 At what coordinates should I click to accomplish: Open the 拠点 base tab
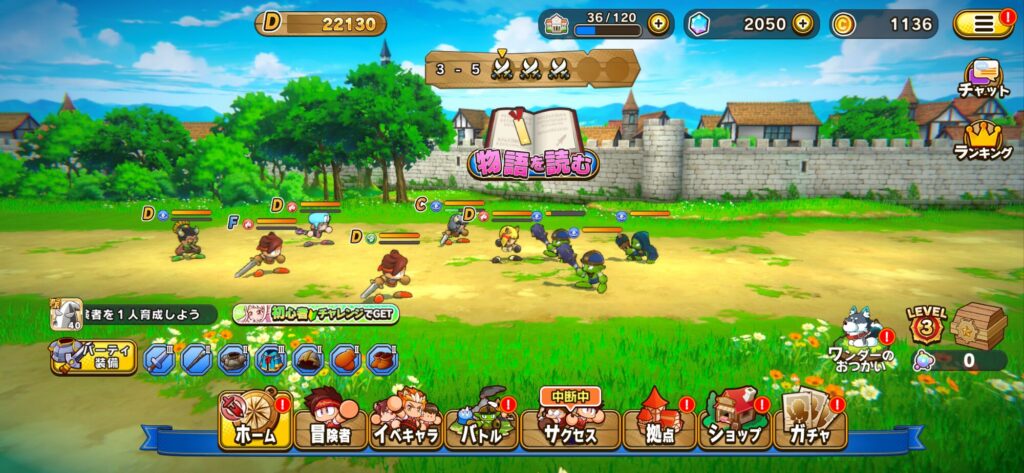(x=659, y=420)
